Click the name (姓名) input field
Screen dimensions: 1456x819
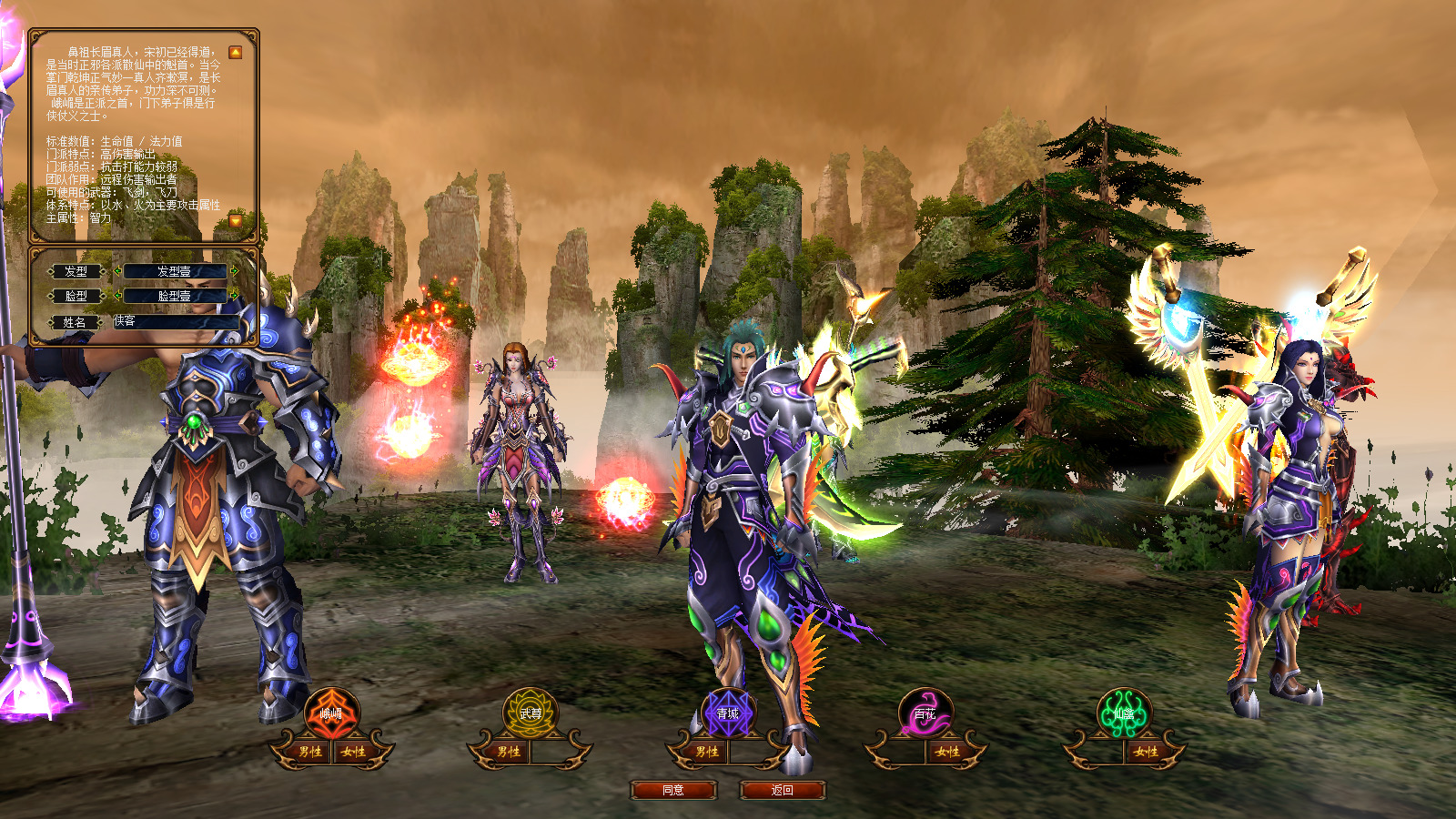click(x=176, y=321)
